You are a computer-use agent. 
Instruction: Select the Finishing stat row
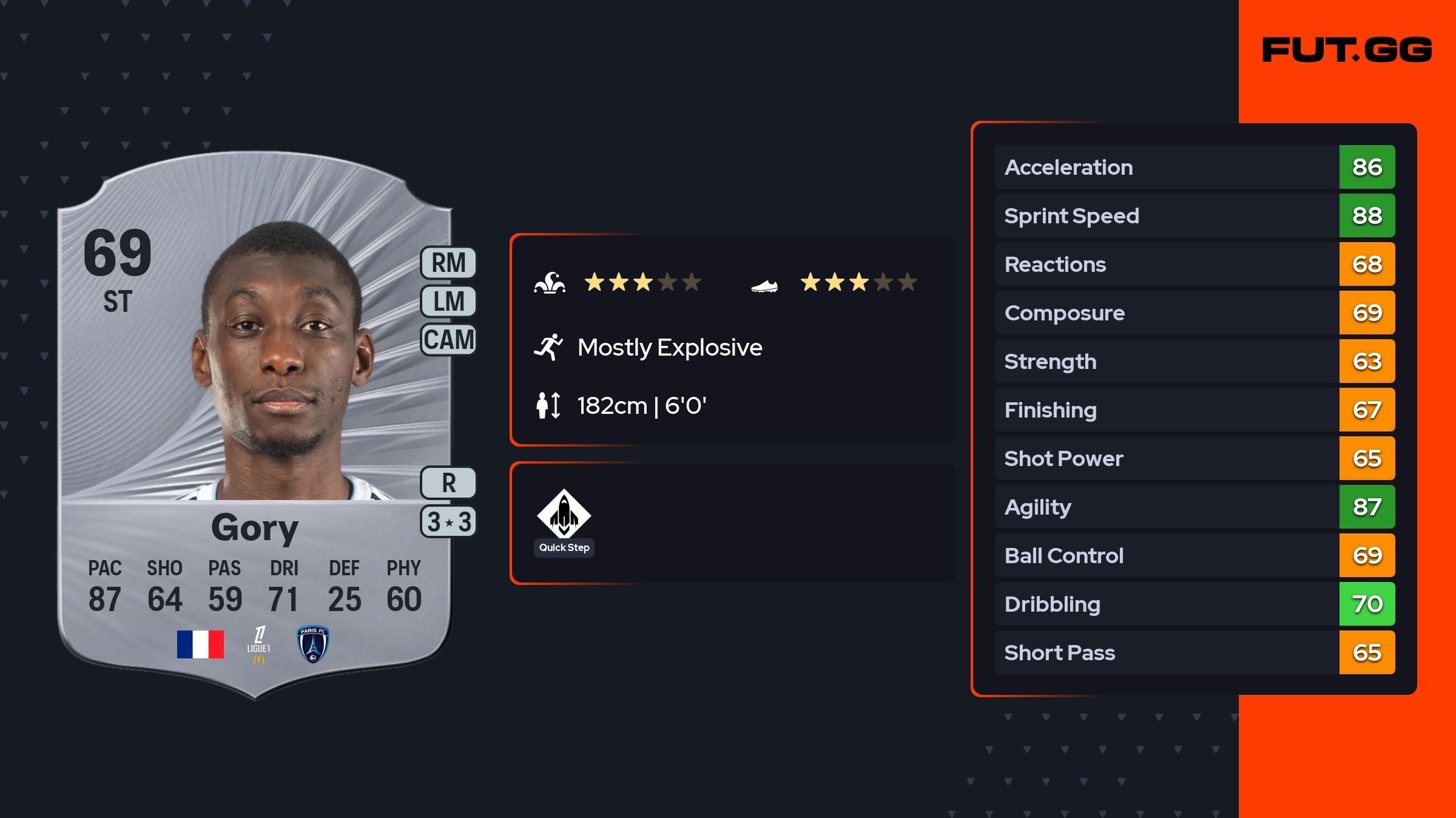click(1194, 410)
